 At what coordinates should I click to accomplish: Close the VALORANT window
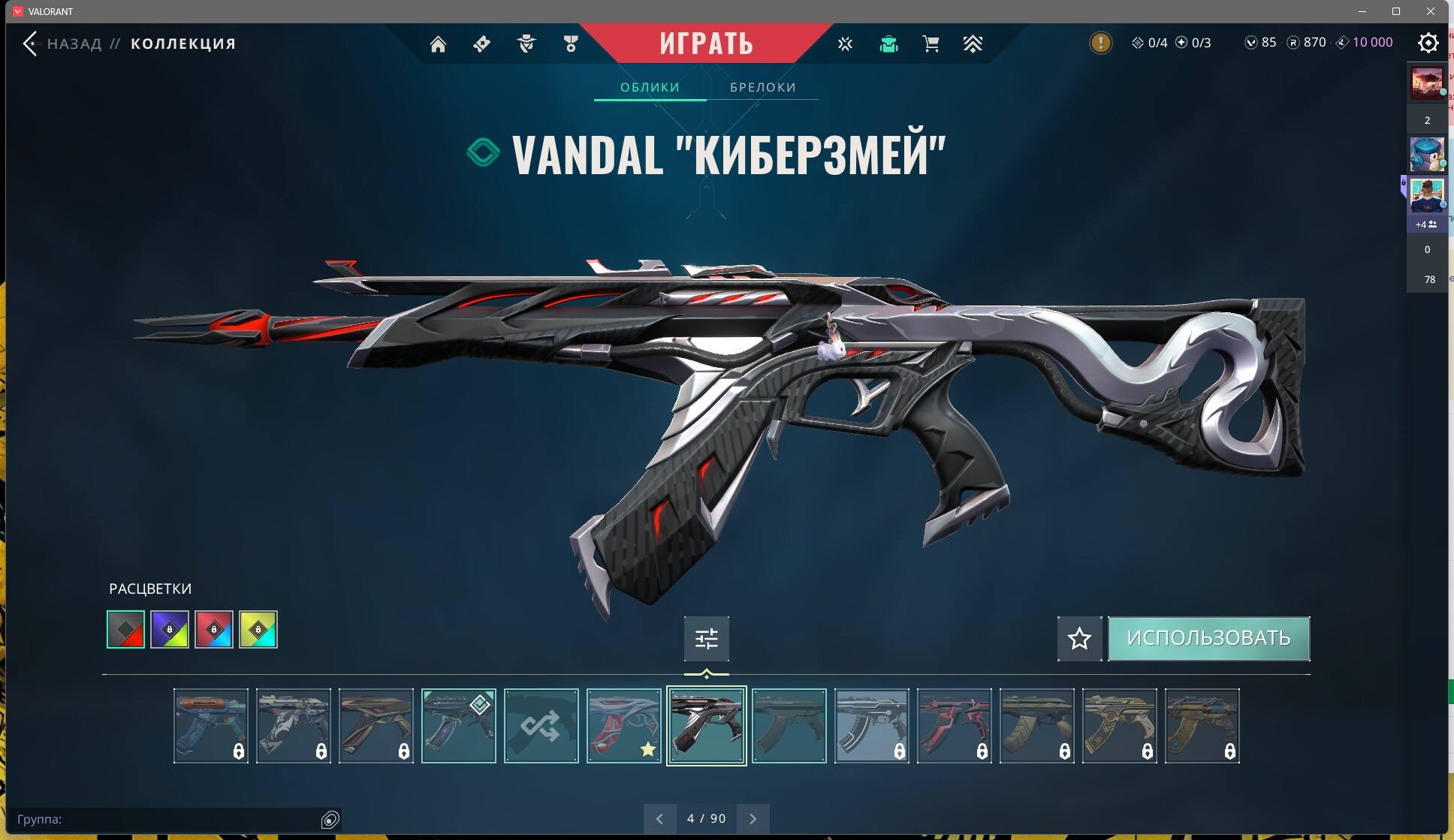pos(1431,11)
